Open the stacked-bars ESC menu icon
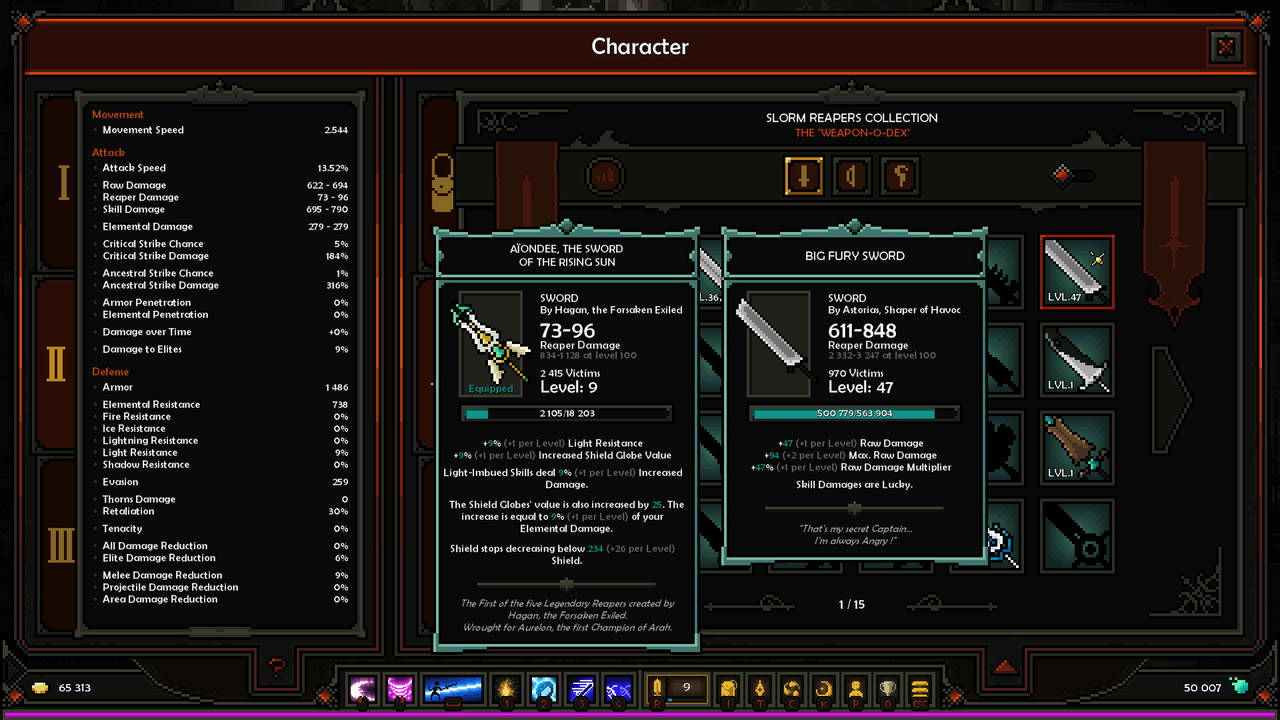 point(921,689)
